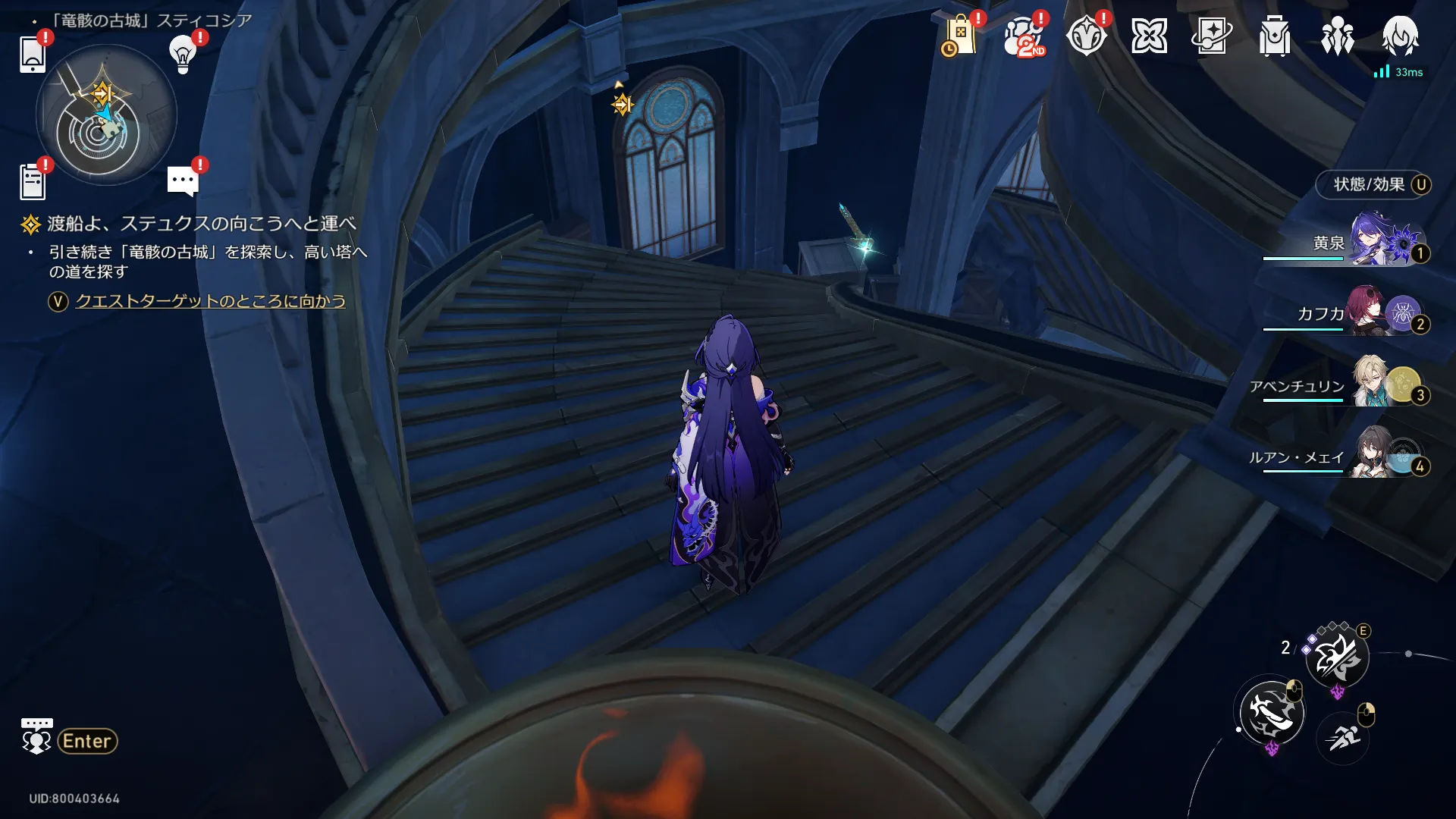Click the circular minimap
This screenshot has width=1456, height=819.
coord(105,115)
